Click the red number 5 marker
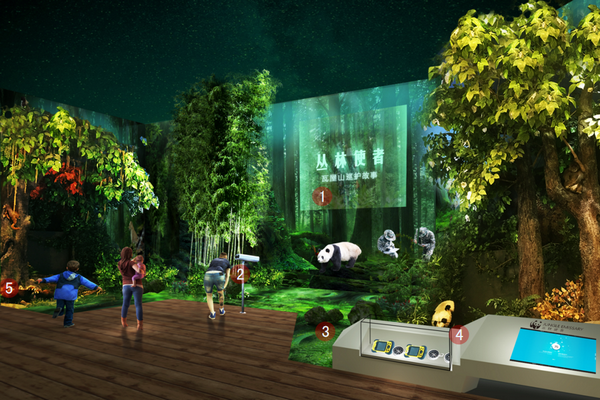The width and height of the screenshot is (600, 400). click(10, 288)
